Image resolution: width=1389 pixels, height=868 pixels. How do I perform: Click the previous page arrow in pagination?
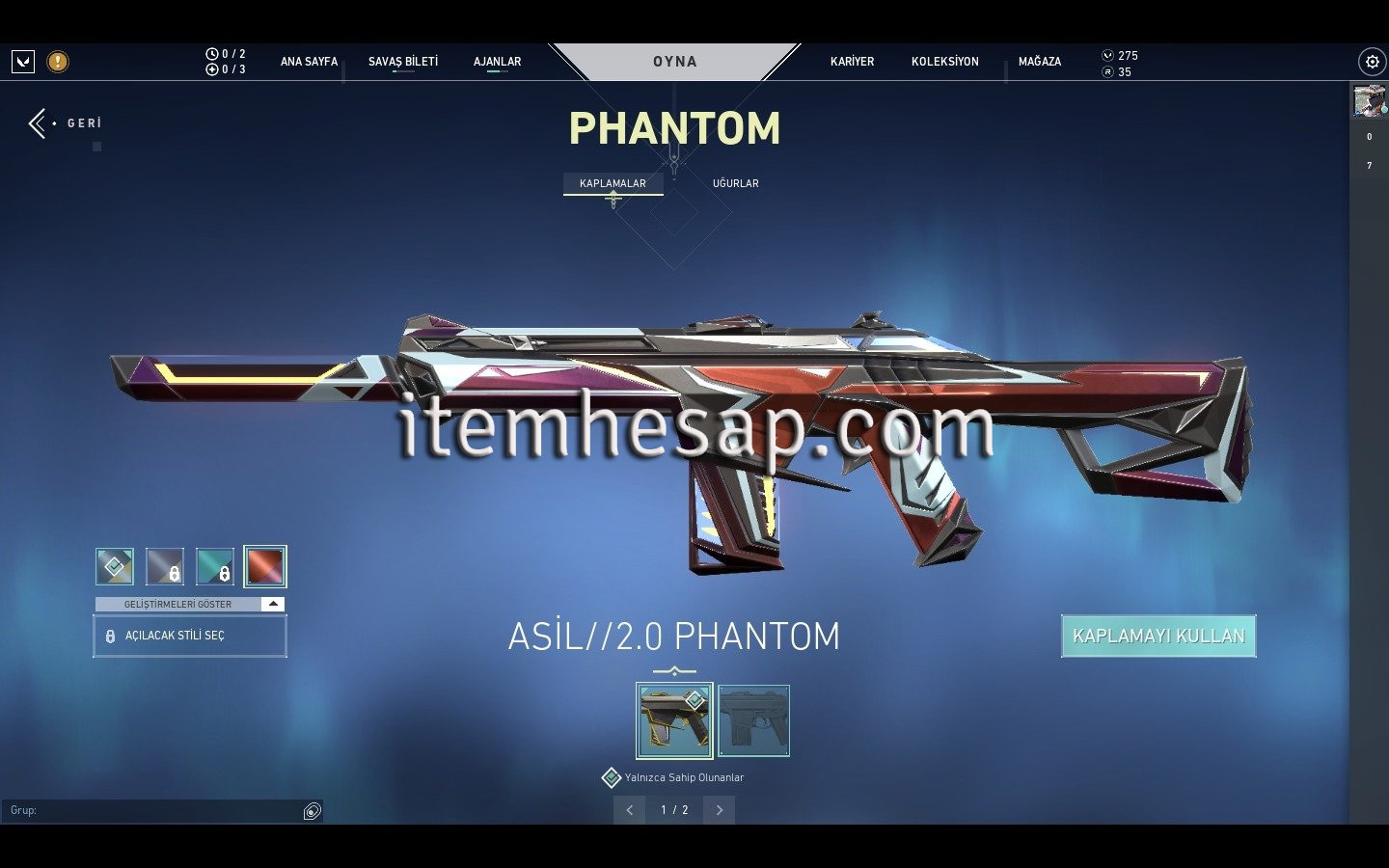tap(630, 810)
